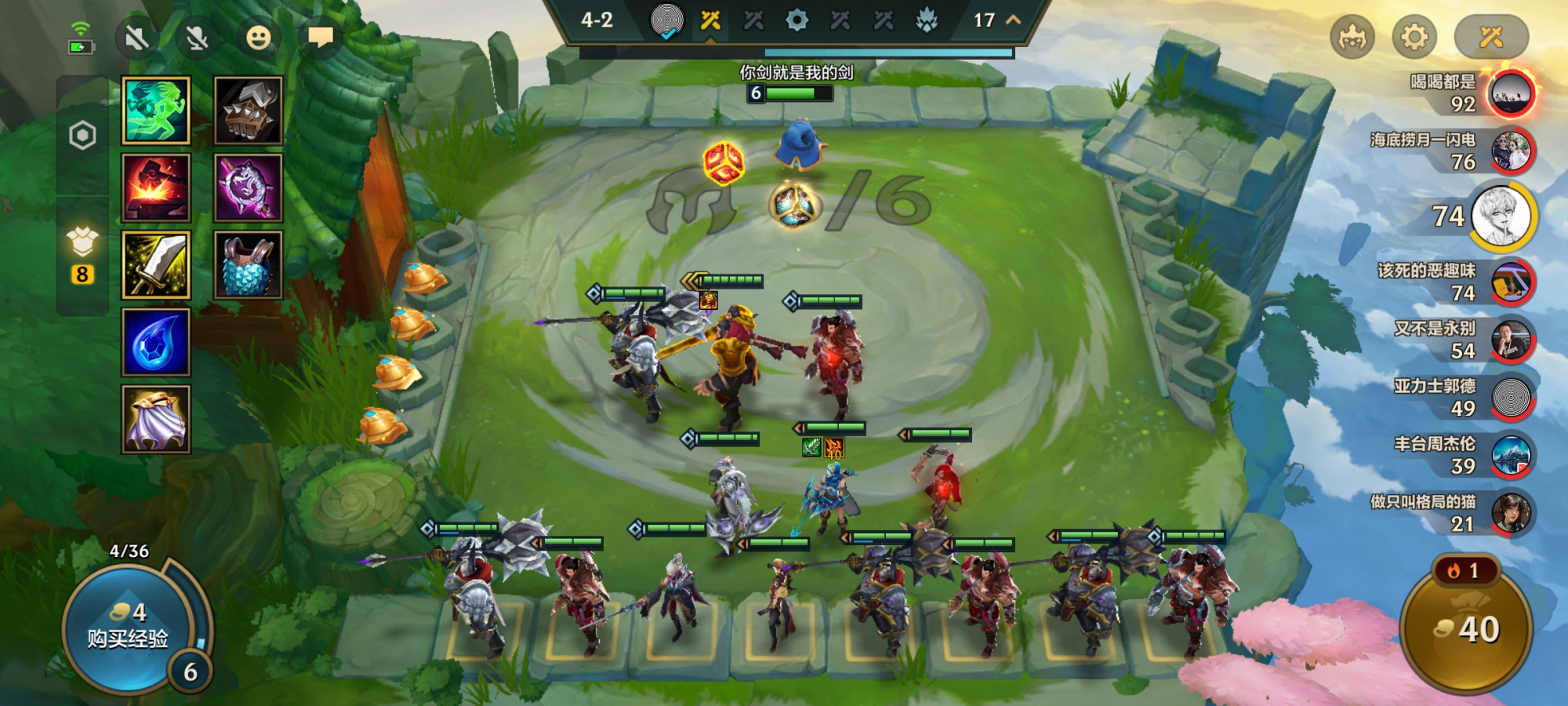The width and height of the screenshot is (1568, 706).
Task: Select the purple dragon claw item
Action: coord(249,188)
